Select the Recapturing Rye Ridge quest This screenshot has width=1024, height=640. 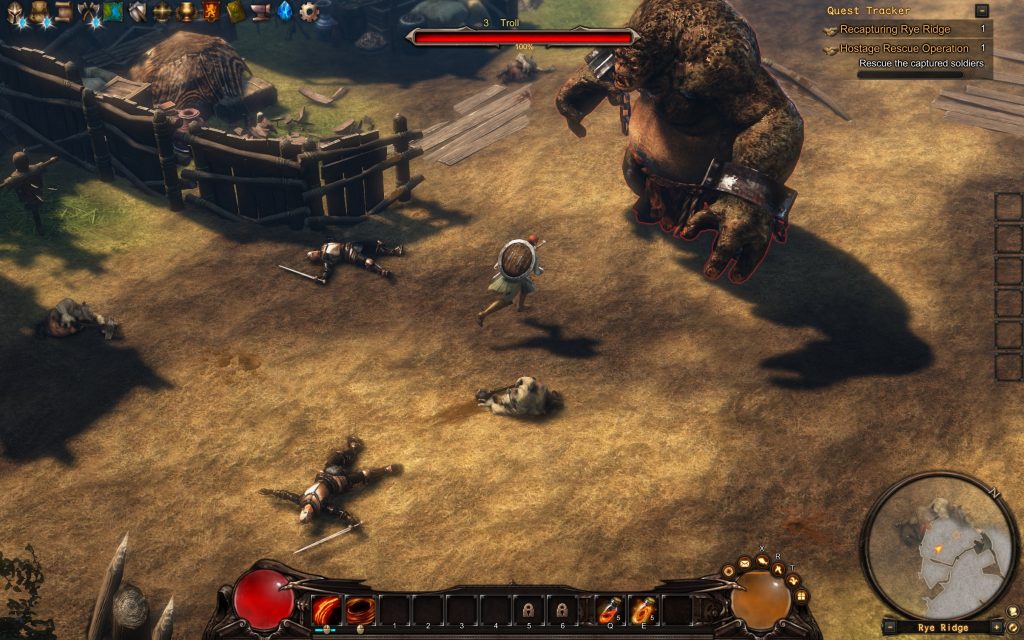tap(895, 30)
